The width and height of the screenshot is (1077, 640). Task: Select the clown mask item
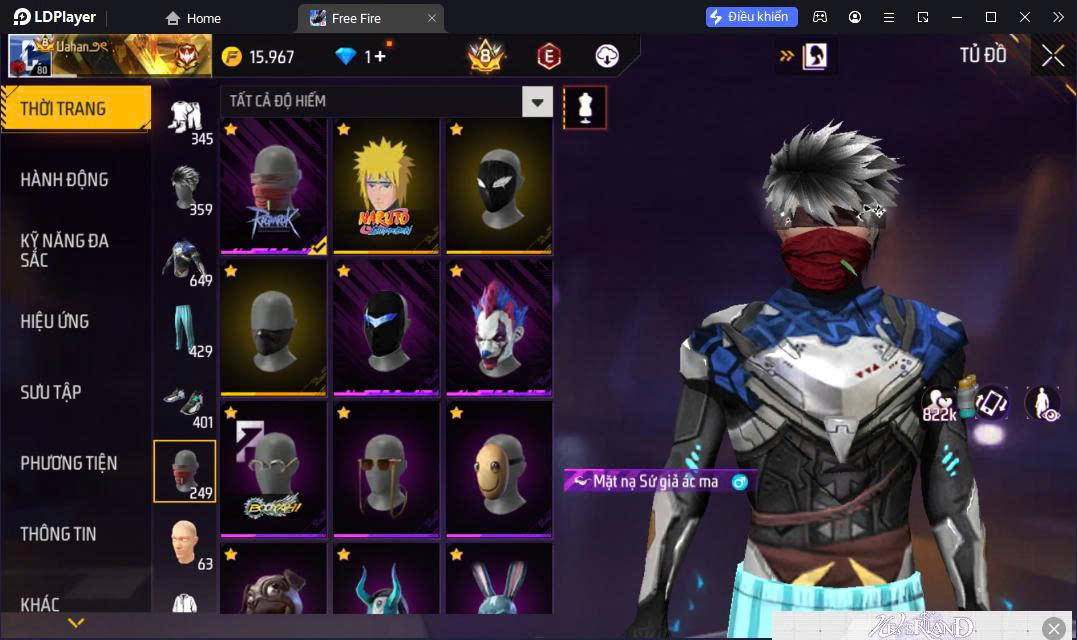[x=499, y=328]
